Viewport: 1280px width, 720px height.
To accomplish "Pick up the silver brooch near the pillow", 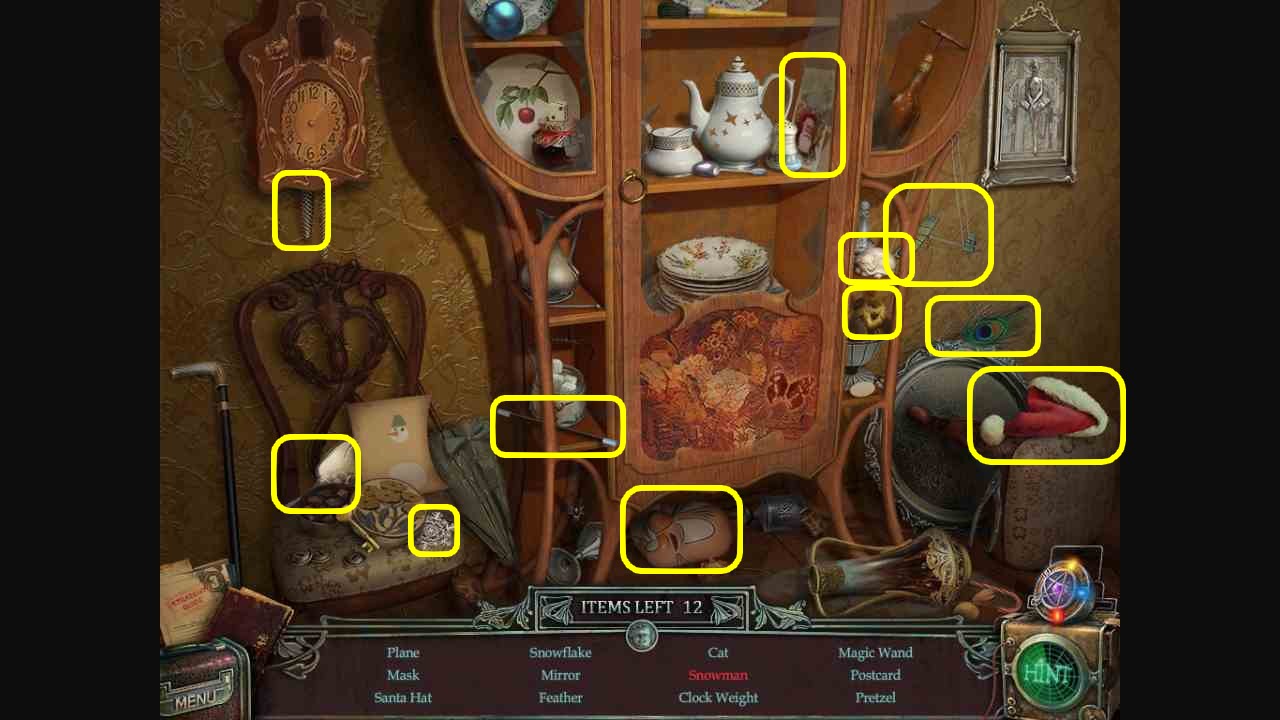I will [x=434, y=534].
